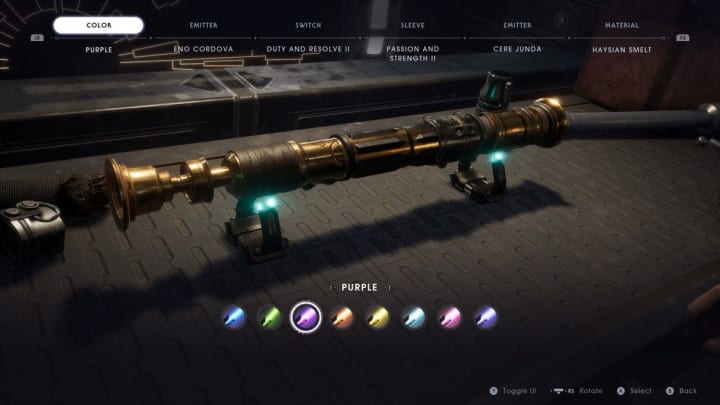Choose the magenta pink blade color
Image resolution: width=720 pixels, height=405 pixels.
450,318
